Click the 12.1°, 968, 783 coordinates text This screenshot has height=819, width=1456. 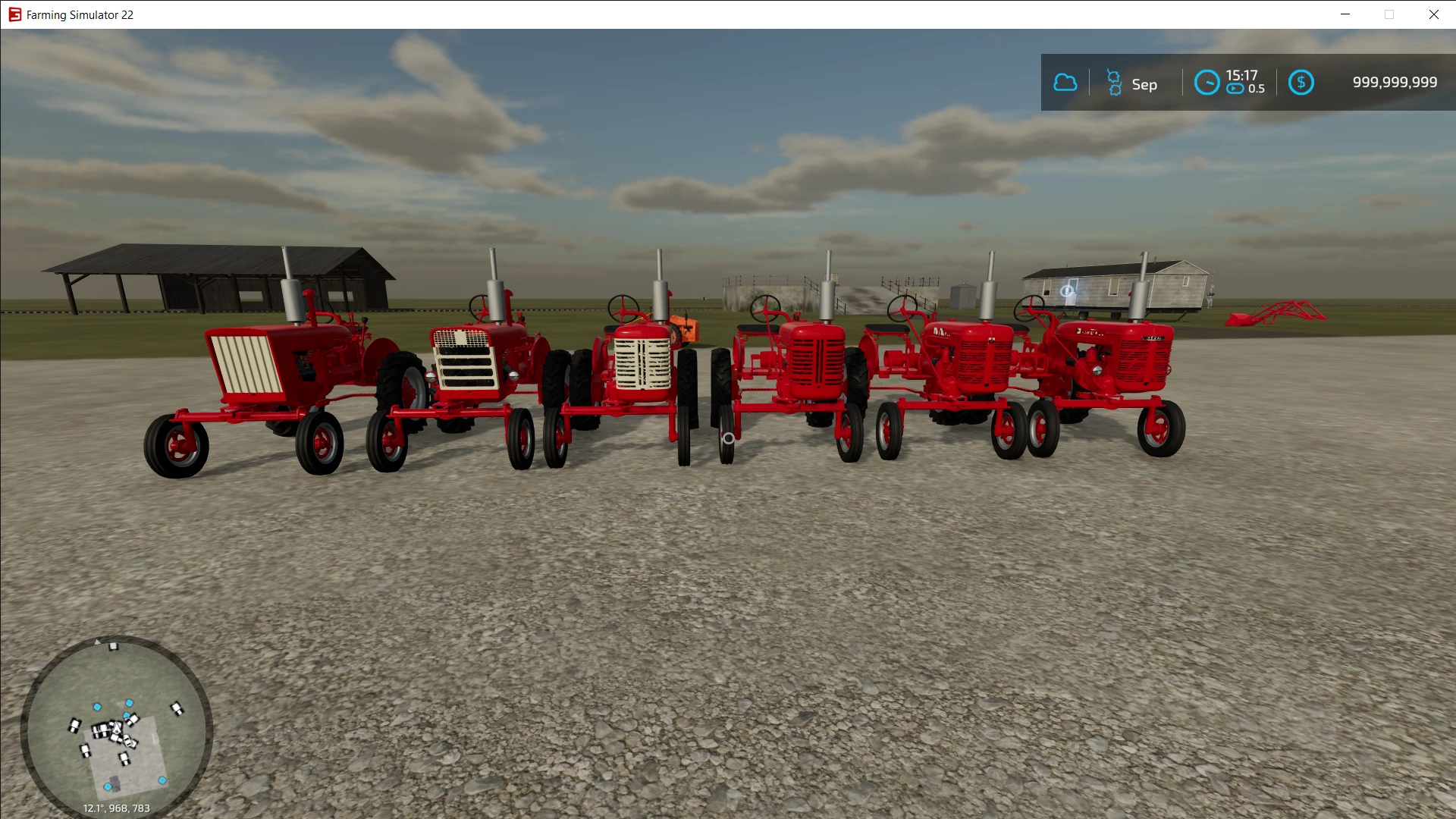tap(115, 808)
